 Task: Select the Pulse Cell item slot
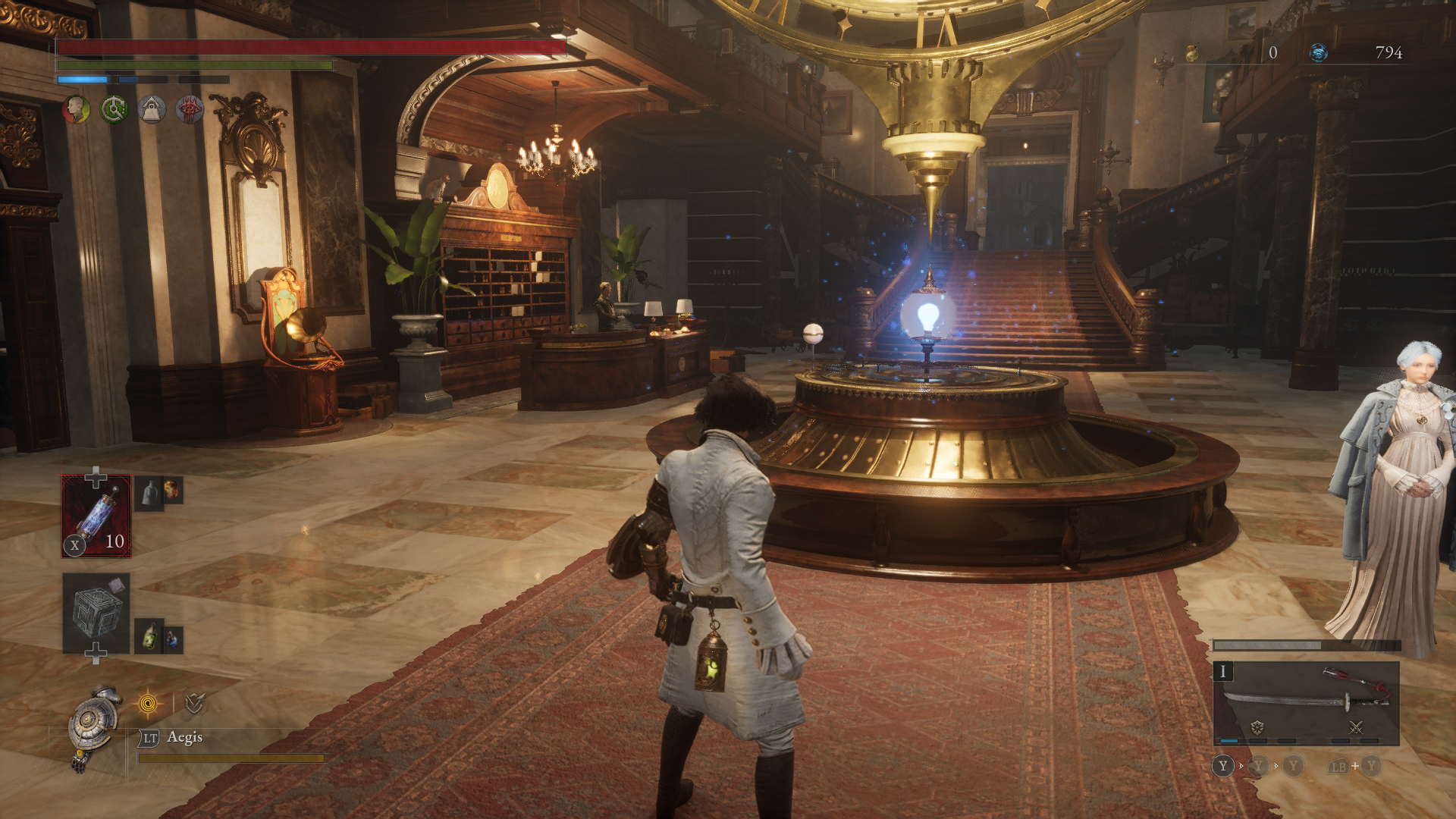[x=96, y=516]
